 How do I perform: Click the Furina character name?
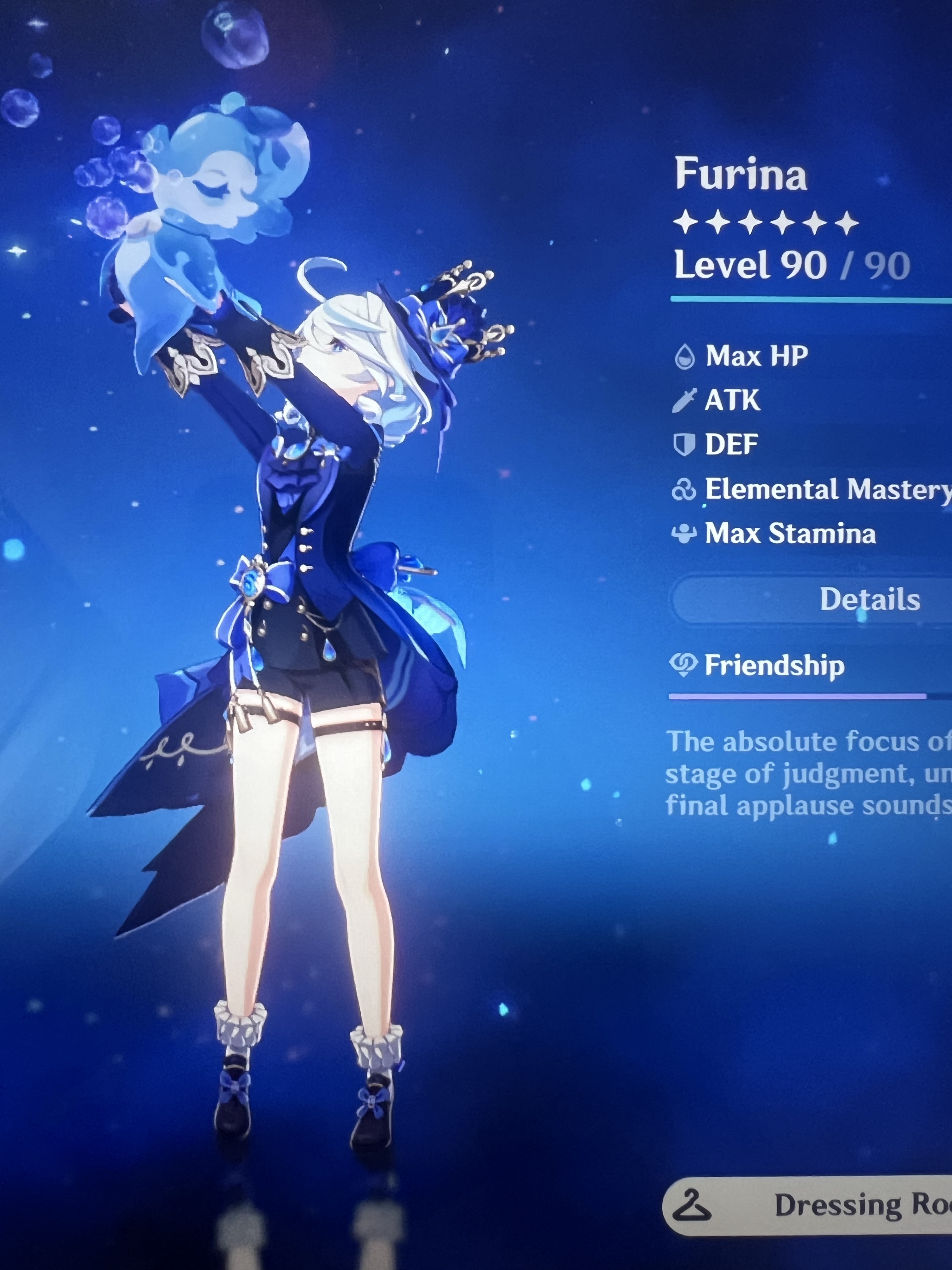(x=740, y=175)
